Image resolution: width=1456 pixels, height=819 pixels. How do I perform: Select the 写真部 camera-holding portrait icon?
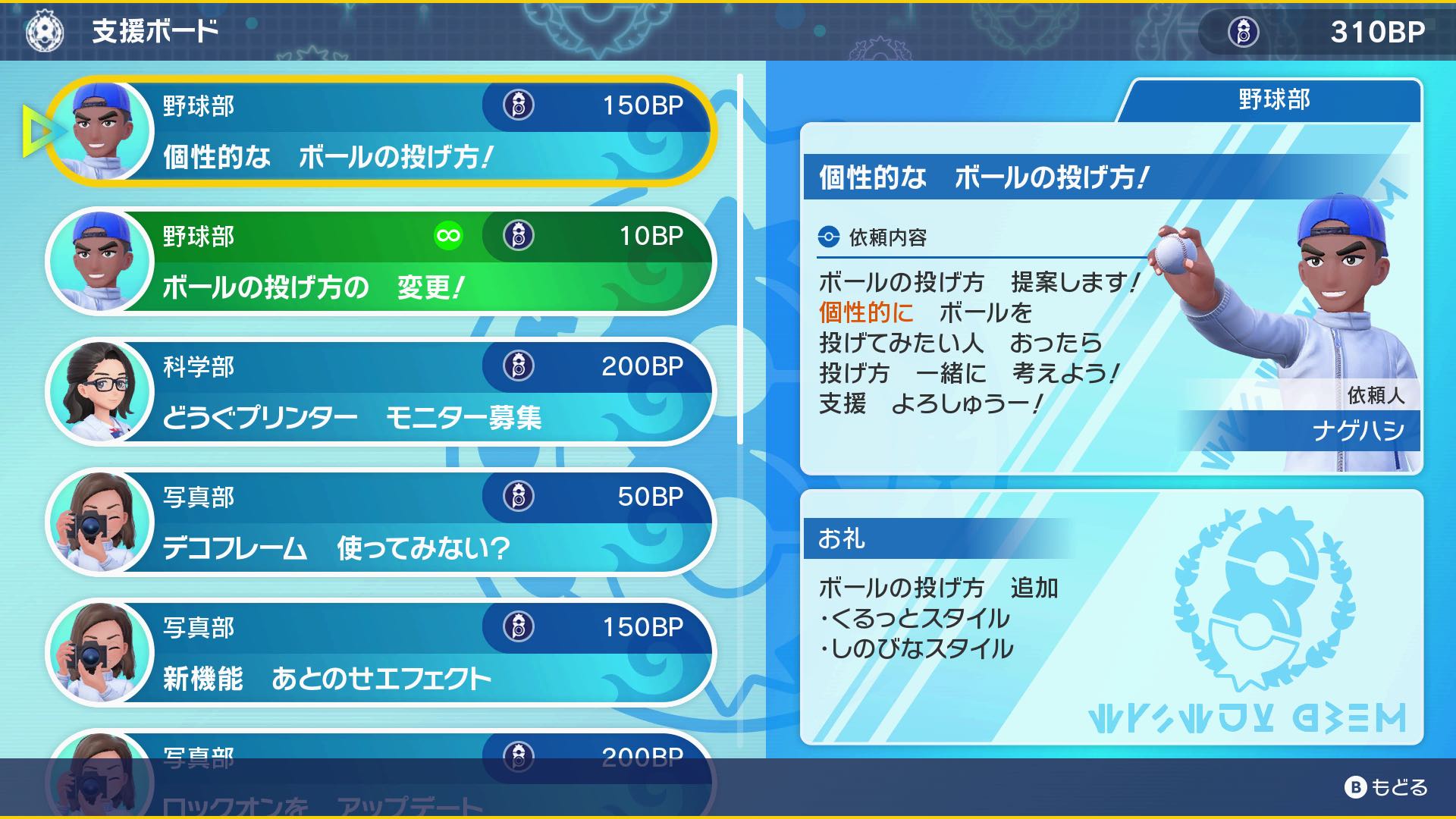(x=101, y=522)
